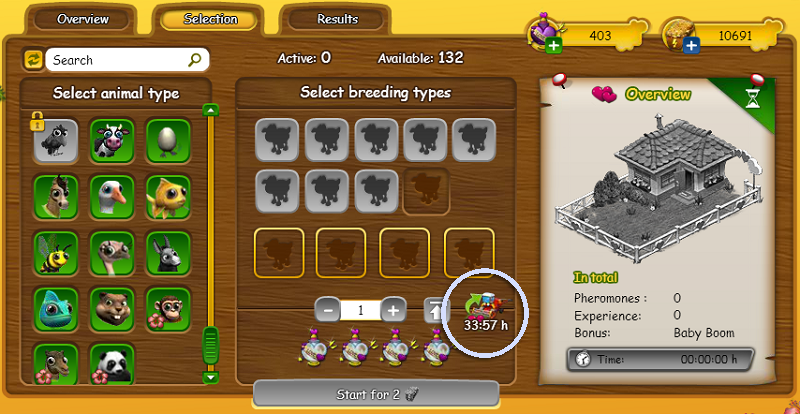Click the yellow refresh button beside Search
This screenshot has width=800, height=414.
[33, 60]
